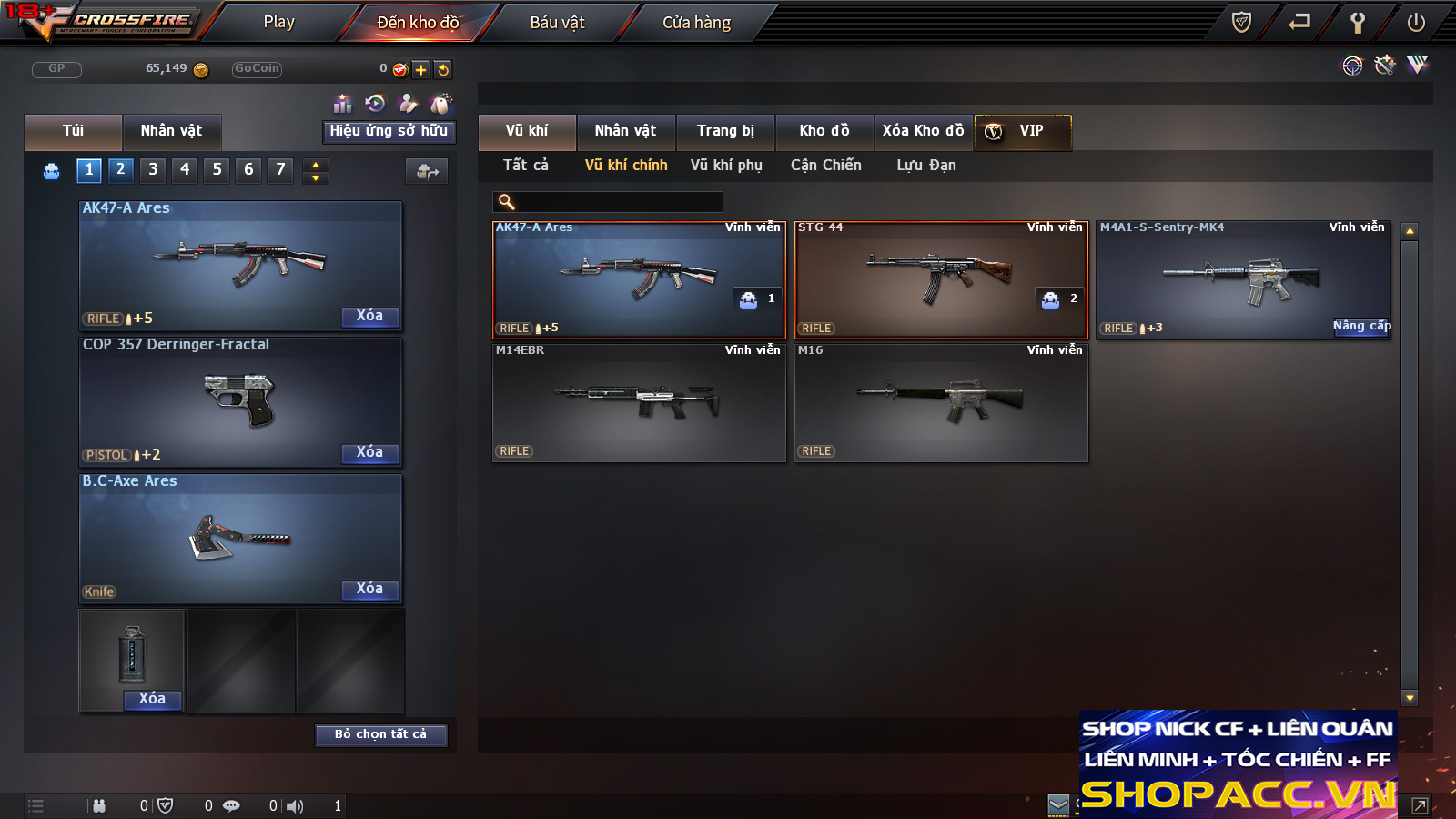This screenshot has height=819, width=1456.
Task: Switch to the Nhân vật bag tab
Action: click(x=171, y=131)
